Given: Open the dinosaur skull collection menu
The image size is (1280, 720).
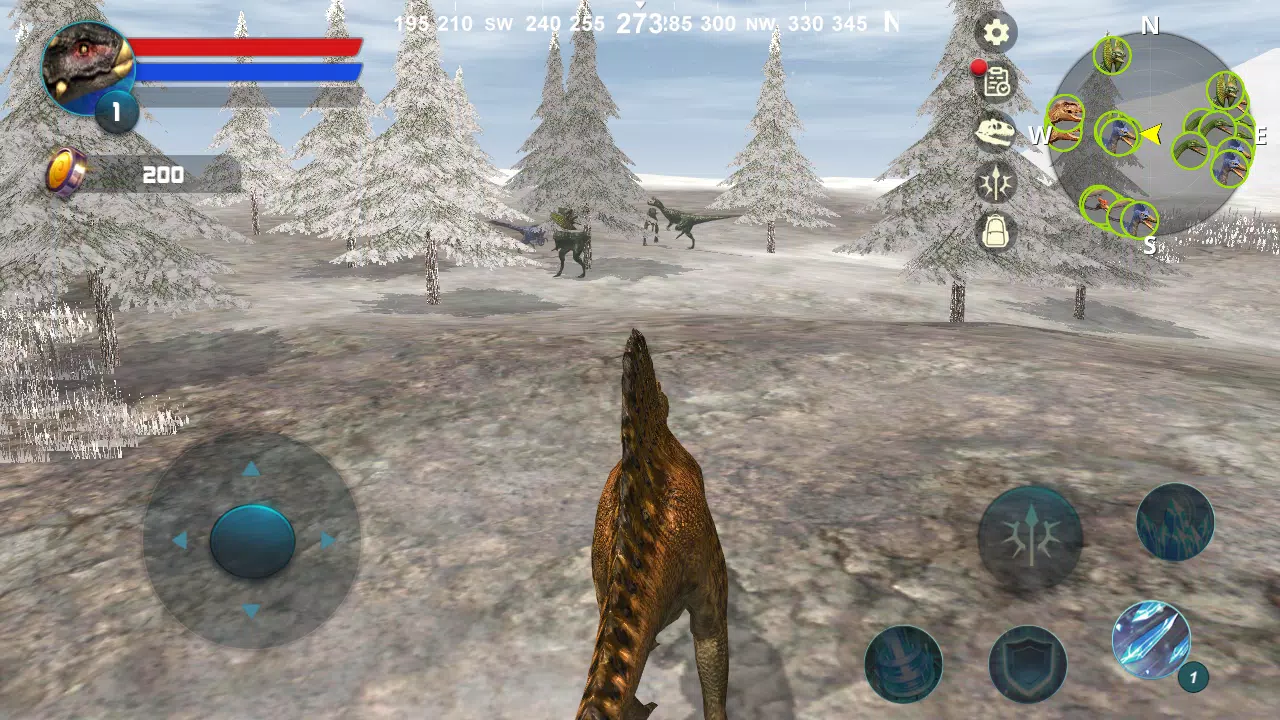Looking at the screenshot, I should pos(996,133).
